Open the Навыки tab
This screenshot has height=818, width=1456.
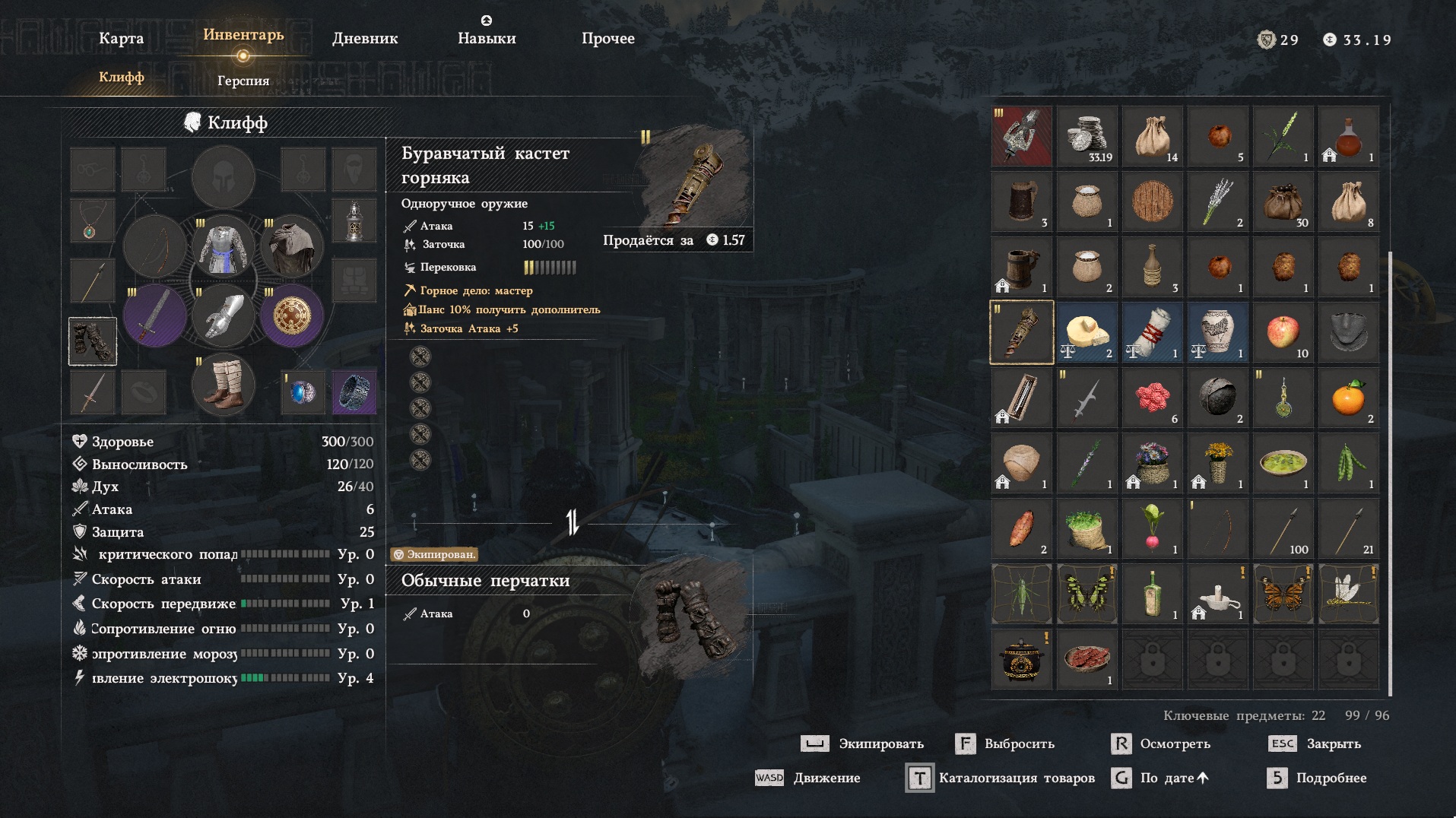487,39
